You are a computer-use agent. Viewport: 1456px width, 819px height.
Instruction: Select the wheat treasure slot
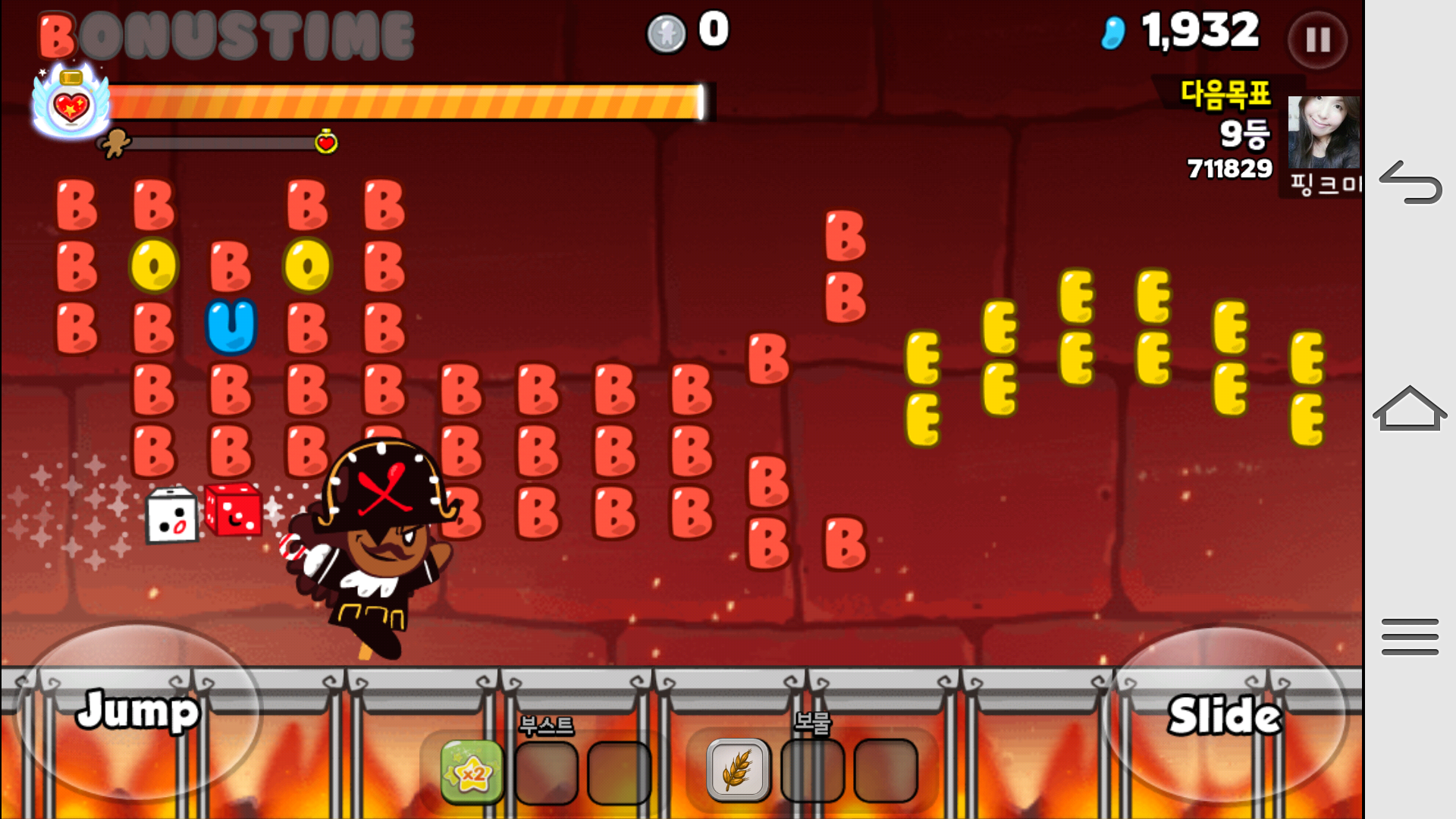[x=737, y=770]
